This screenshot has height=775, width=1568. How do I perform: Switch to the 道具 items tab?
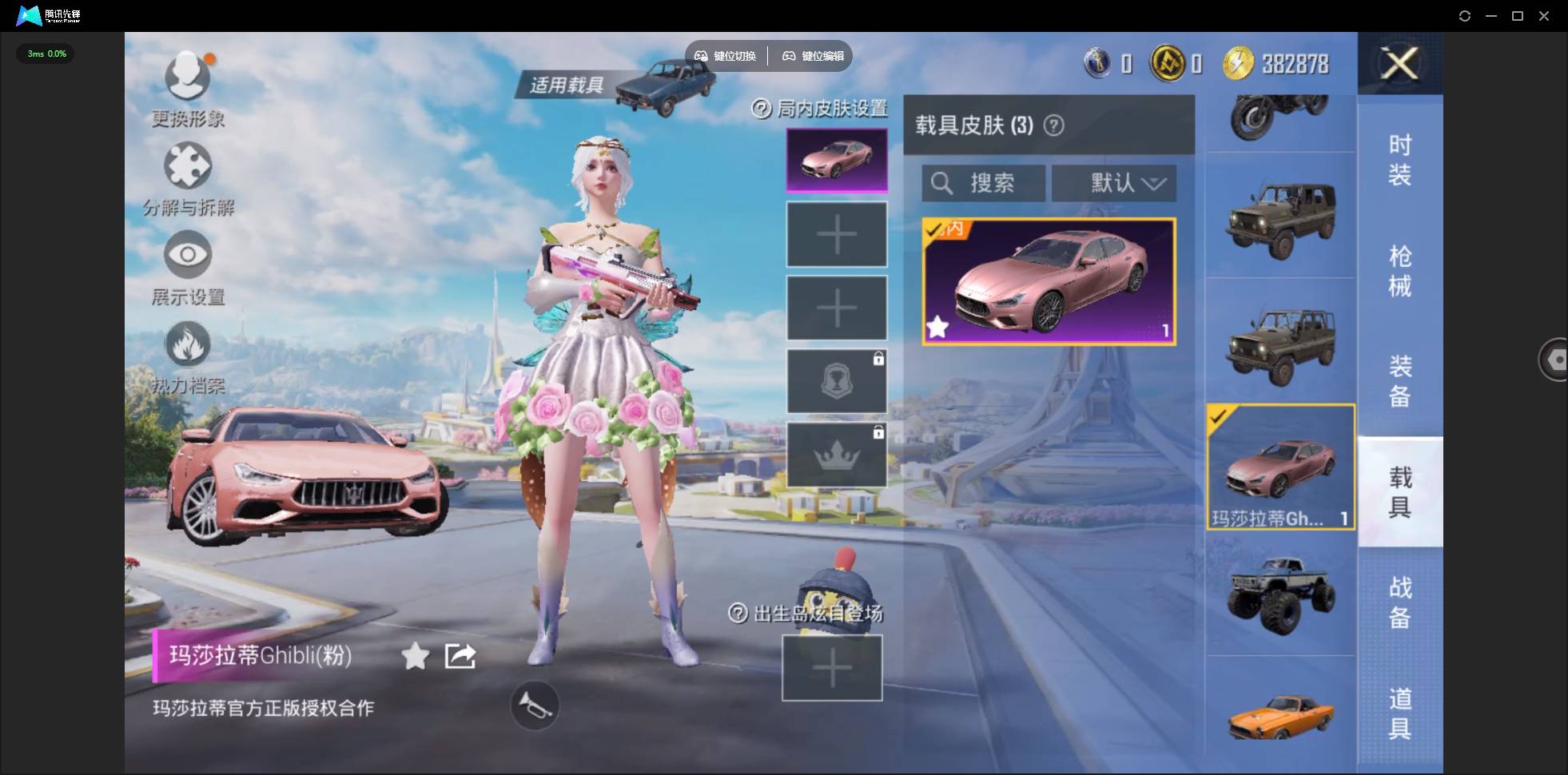coord(1399,713)
